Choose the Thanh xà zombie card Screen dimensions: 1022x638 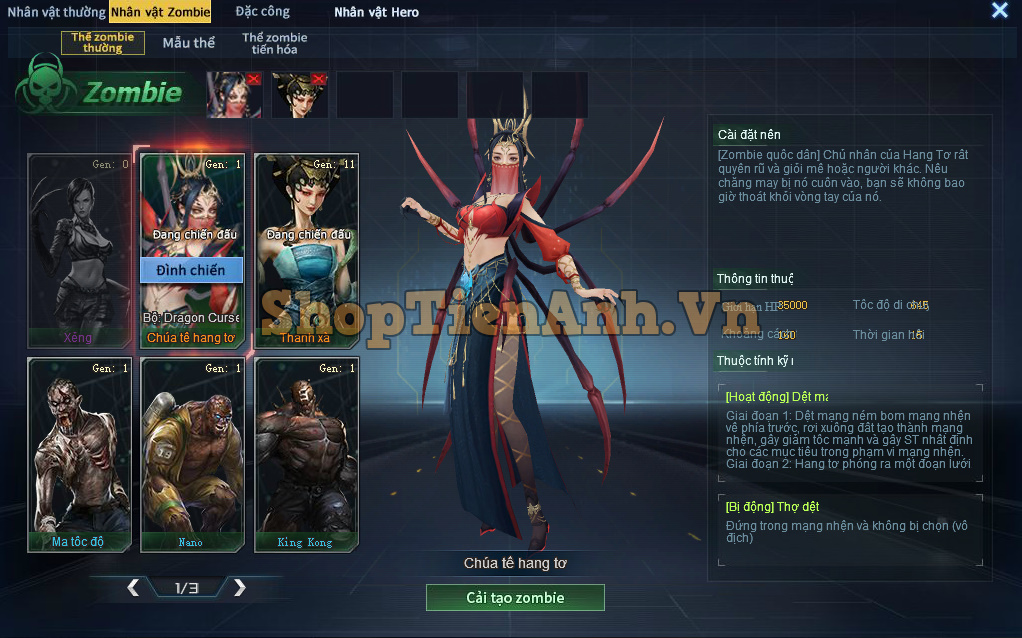click(306, 250)
